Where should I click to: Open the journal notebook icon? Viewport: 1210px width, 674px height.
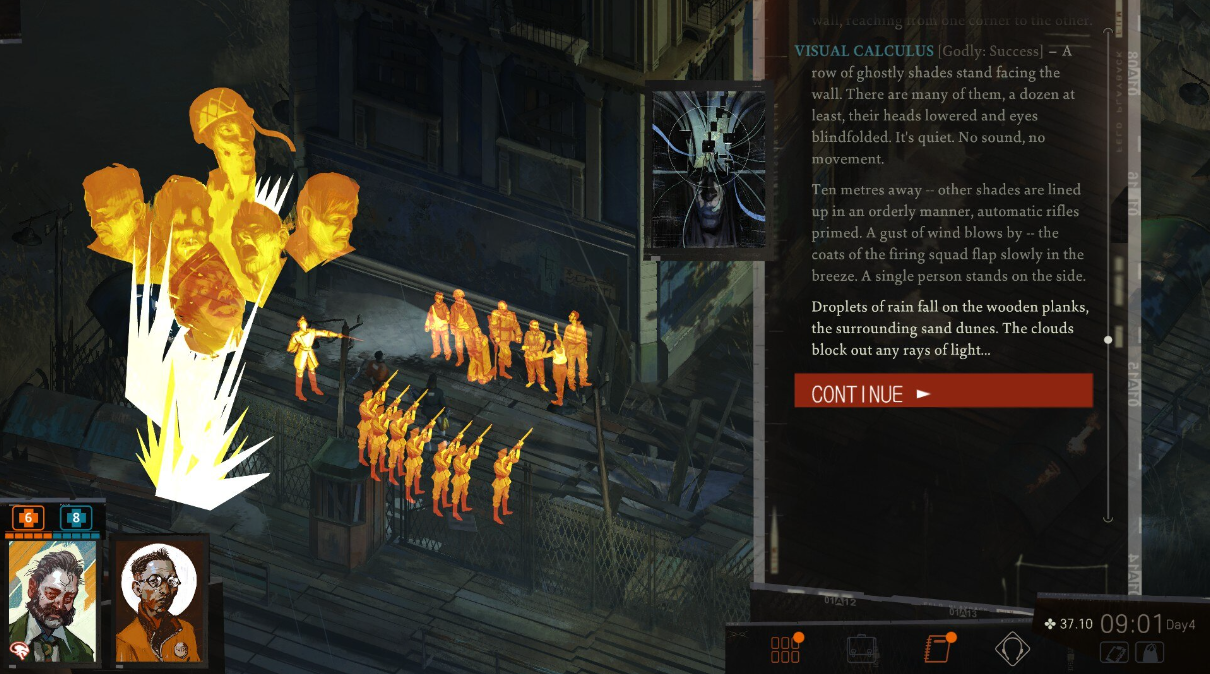(937, 649)
